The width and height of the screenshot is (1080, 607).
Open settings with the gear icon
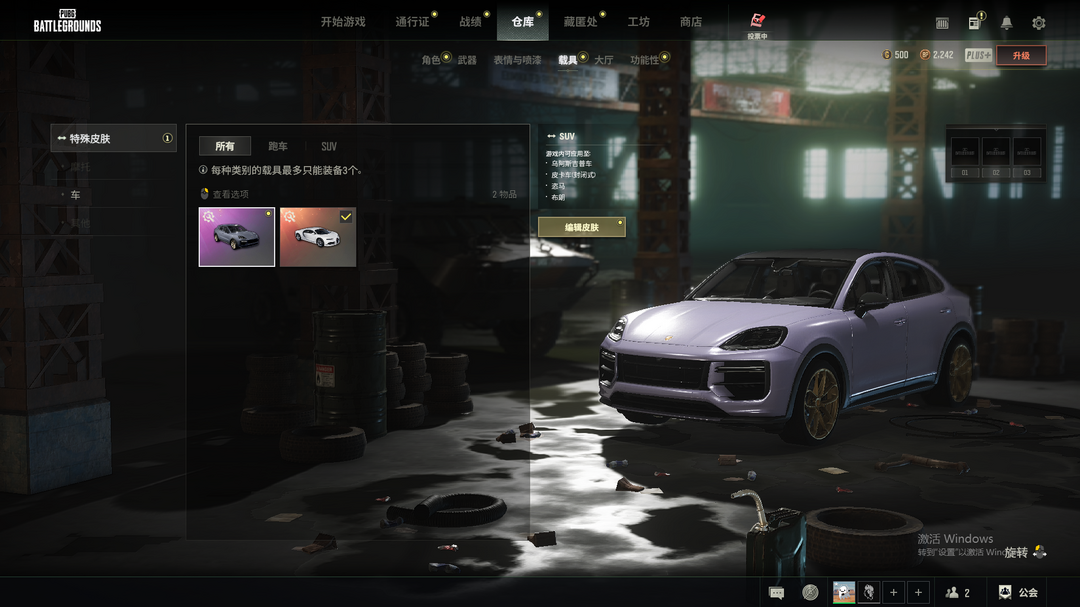(1039, 23)
